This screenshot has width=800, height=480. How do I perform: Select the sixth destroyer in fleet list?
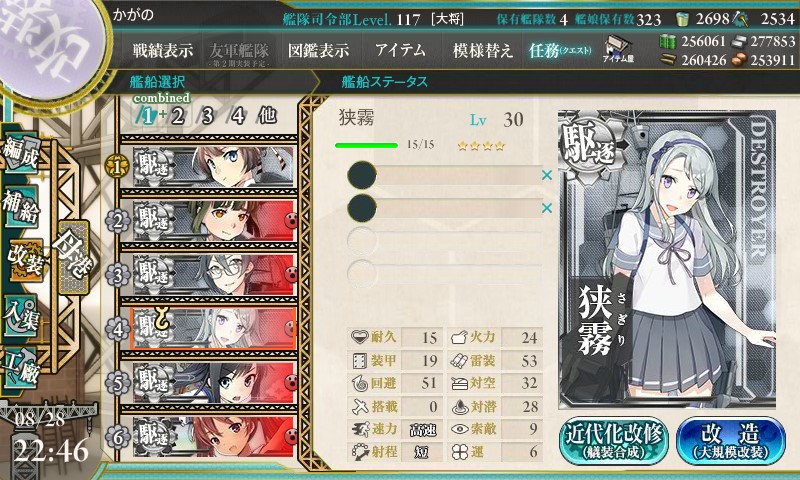[213, 435]
